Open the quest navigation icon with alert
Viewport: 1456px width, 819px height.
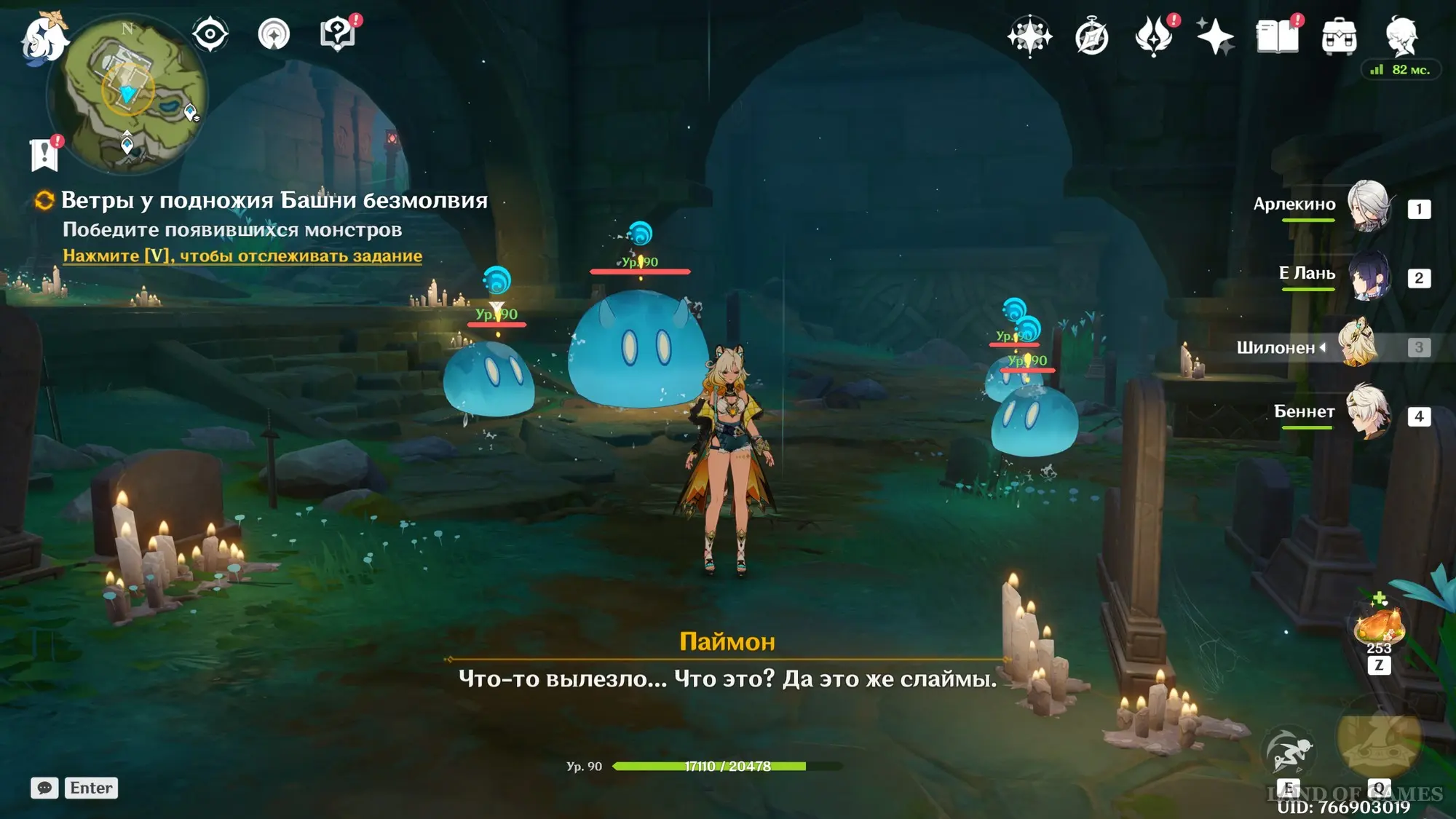point(338,34)
